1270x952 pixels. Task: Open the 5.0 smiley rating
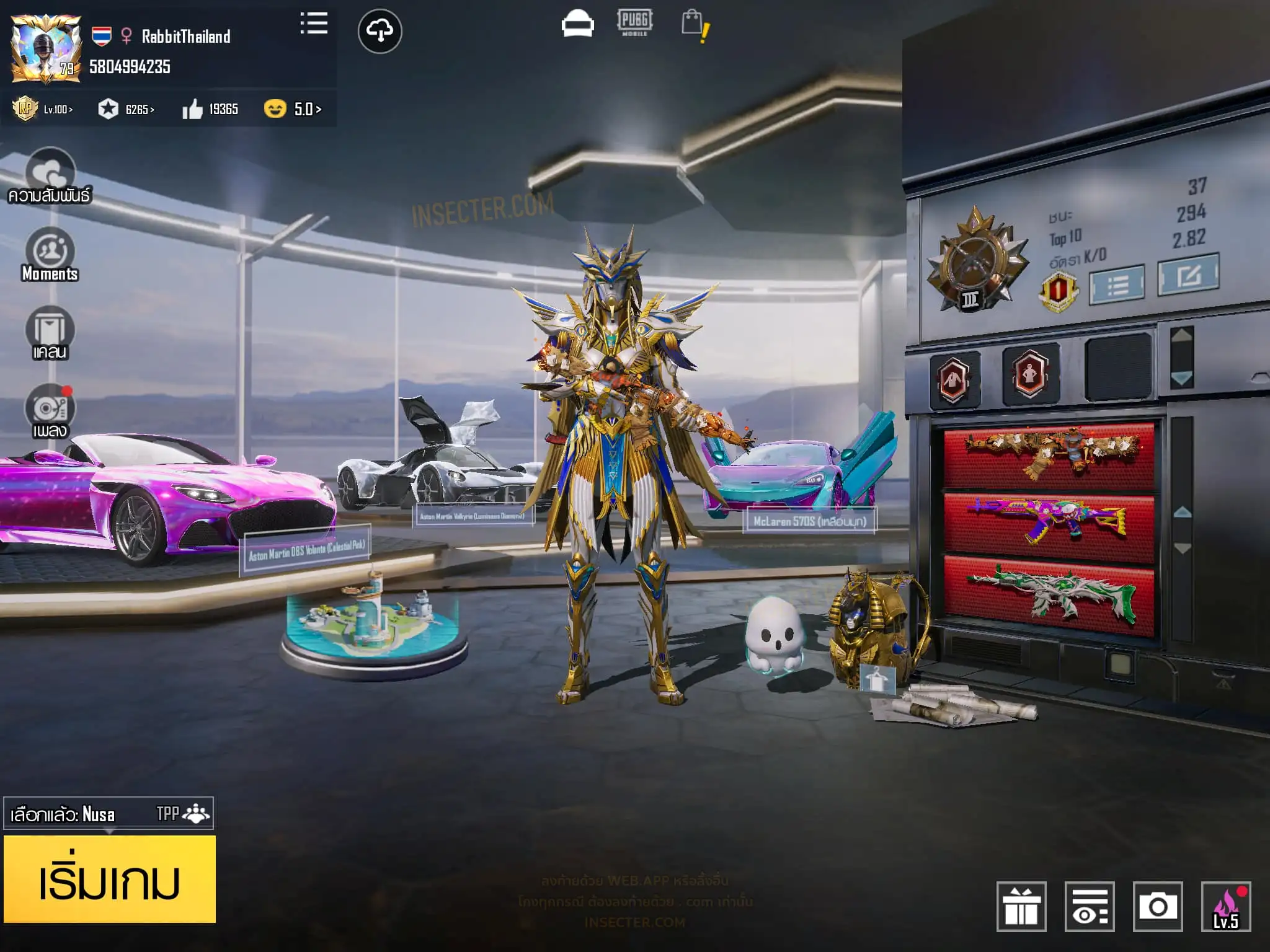[x=293, y=109]
